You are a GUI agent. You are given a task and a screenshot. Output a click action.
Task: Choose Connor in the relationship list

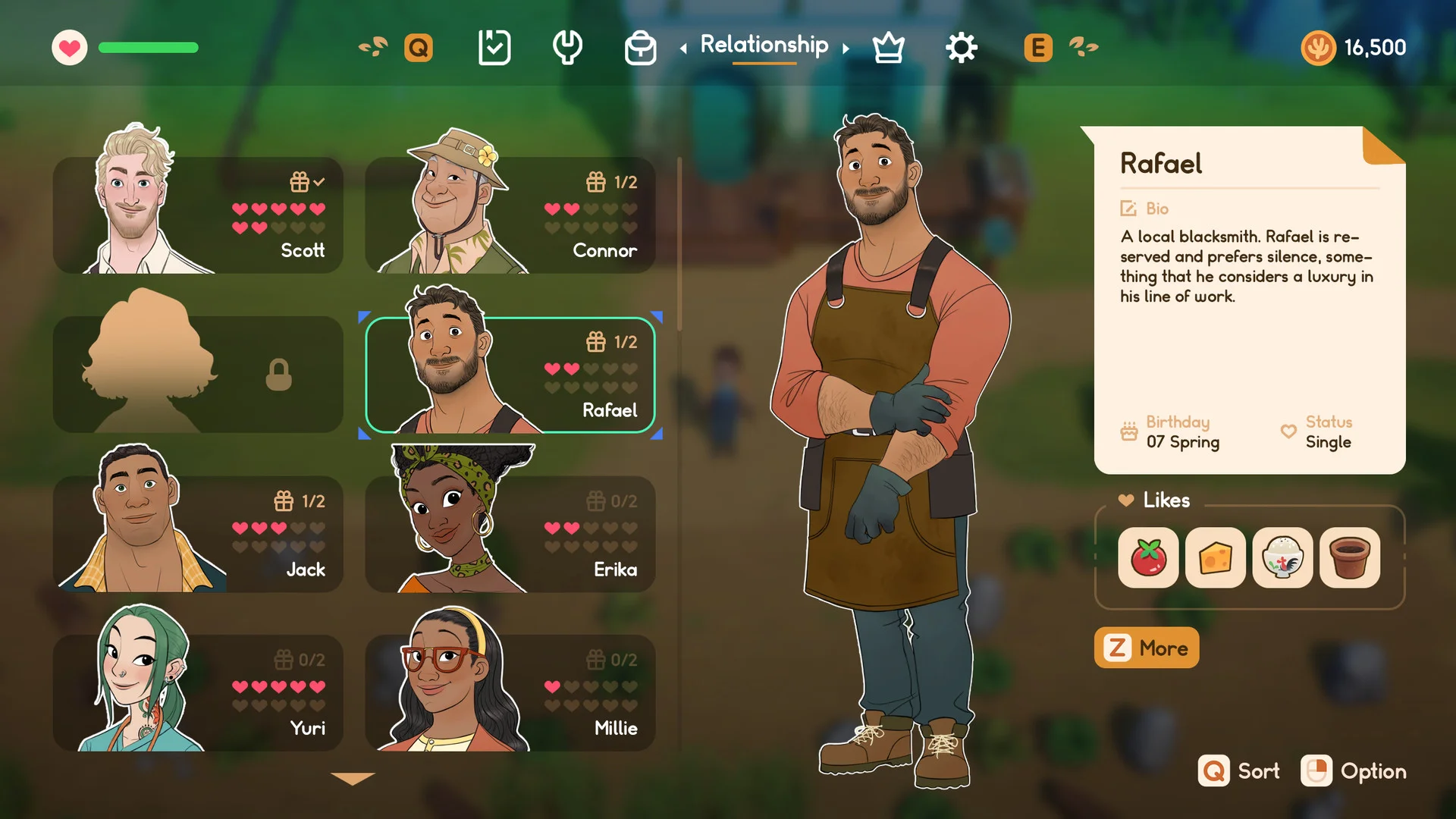510,215
